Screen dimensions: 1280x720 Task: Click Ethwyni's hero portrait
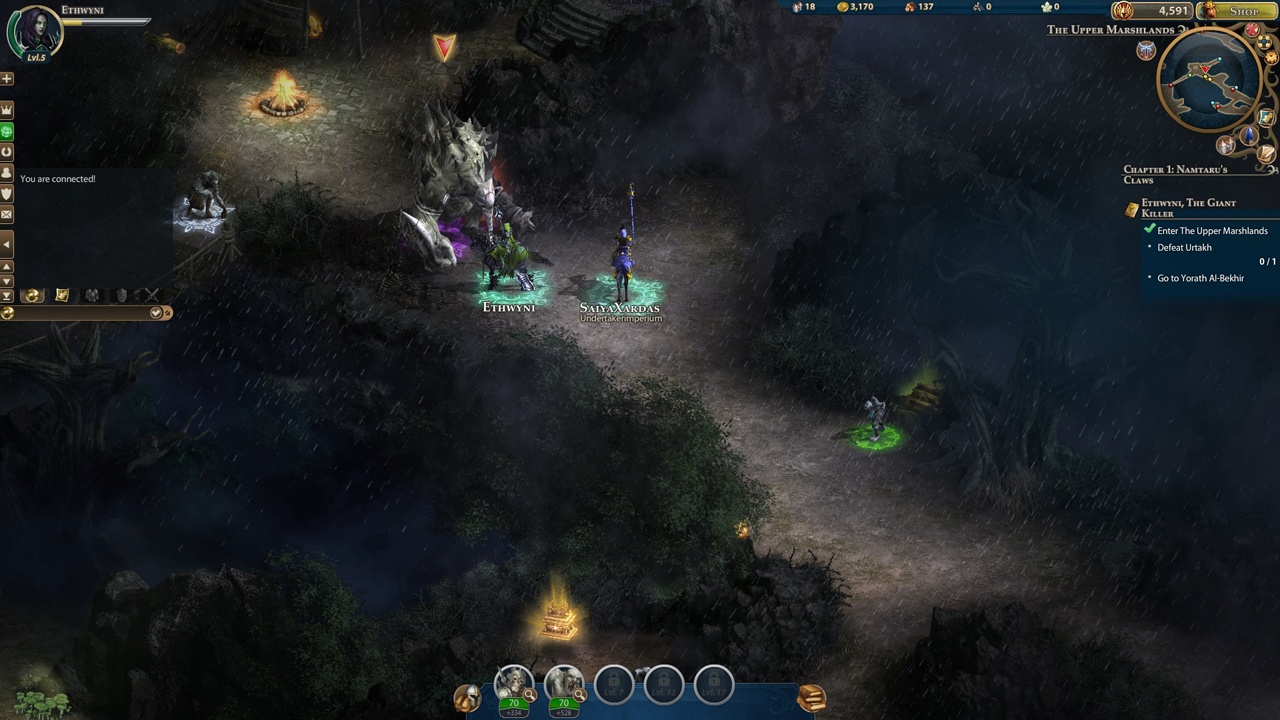point(34,31)
